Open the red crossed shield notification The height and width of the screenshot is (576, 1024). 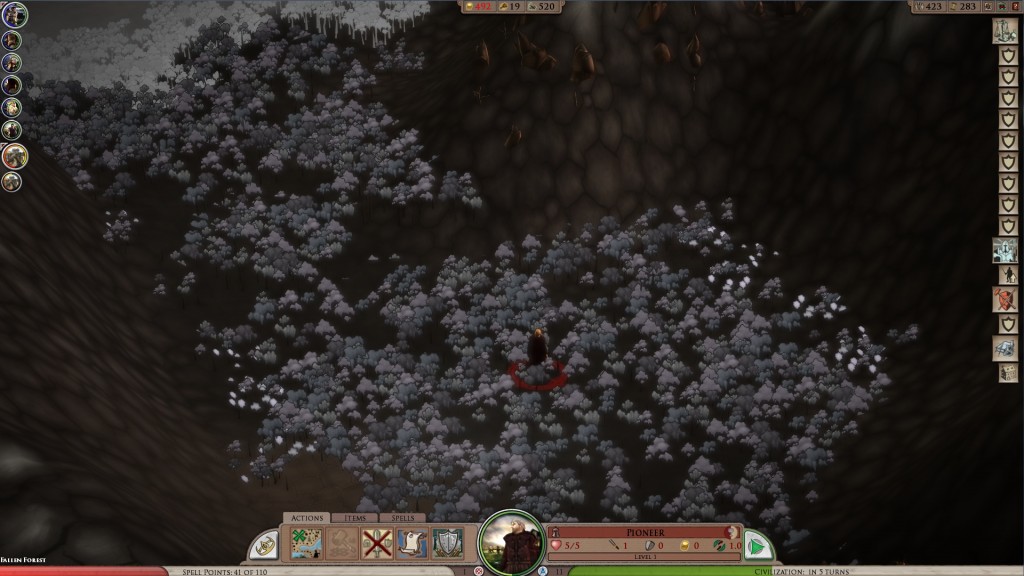[1004, 299]
